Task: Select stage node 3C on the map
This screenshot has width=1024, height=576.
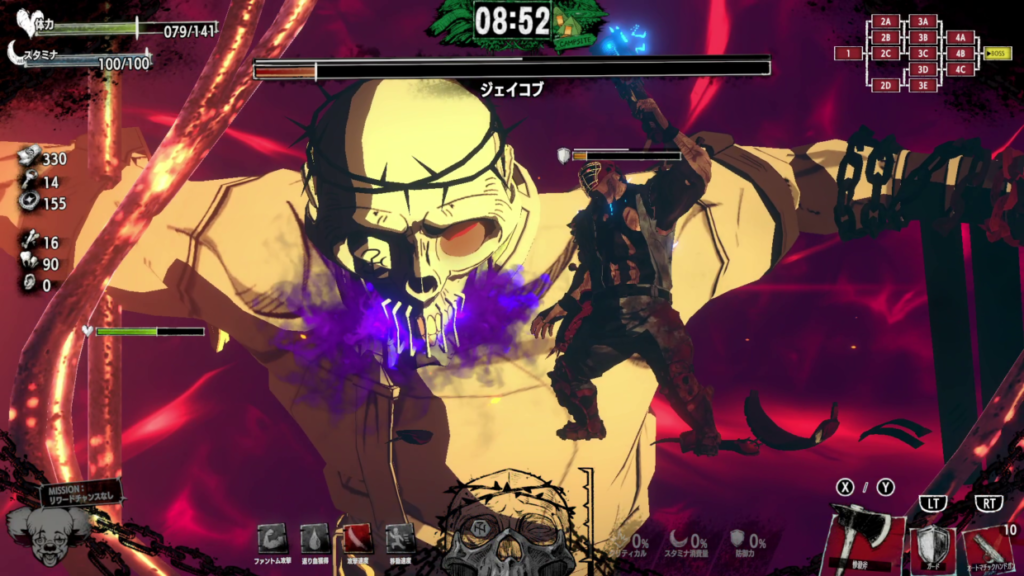Action: click(922, 53)
